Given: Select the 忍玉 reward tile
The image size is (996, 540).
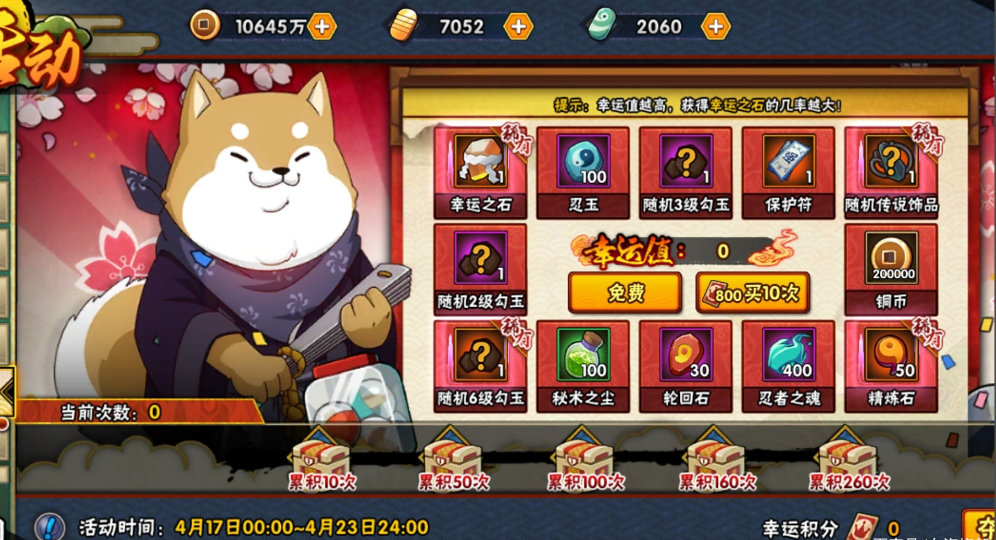Looking at the screenshot, I should pyautogui.click(x=582, y=169).
